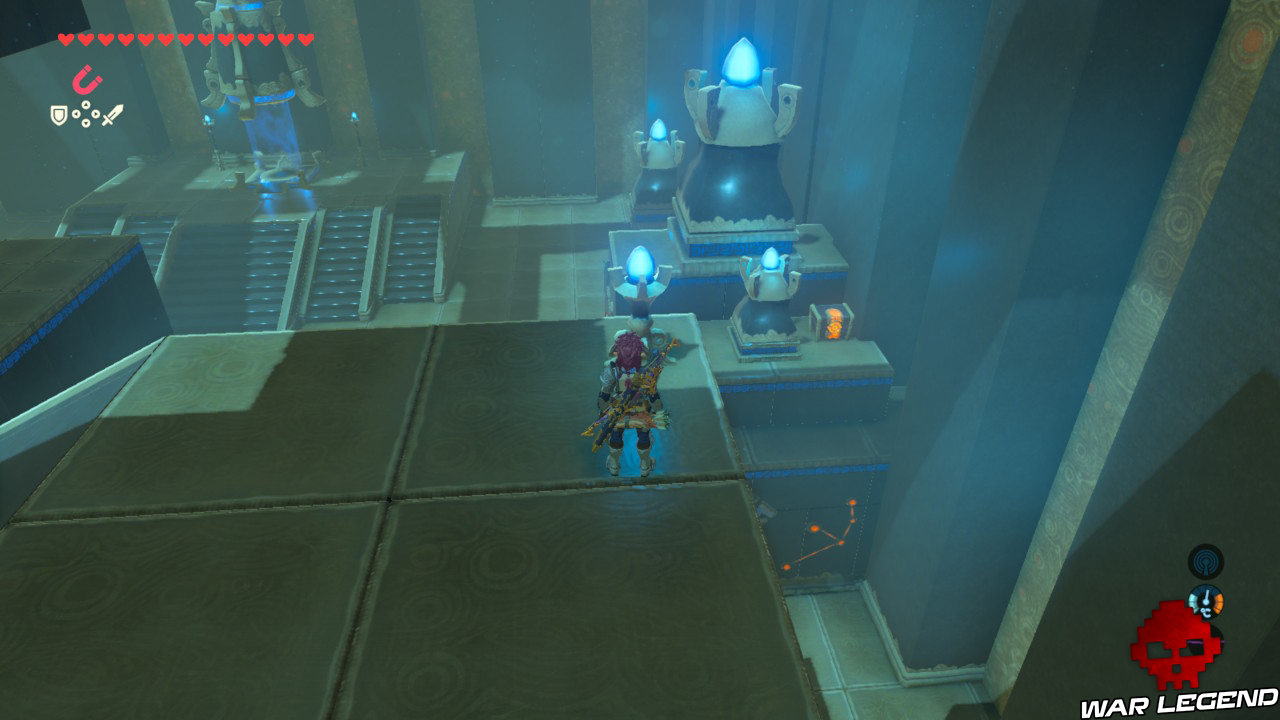Image resolution: width=1280 pixels, height=720 pixels.
Task: Click the shield equipment icon
Action: (58, 115)
